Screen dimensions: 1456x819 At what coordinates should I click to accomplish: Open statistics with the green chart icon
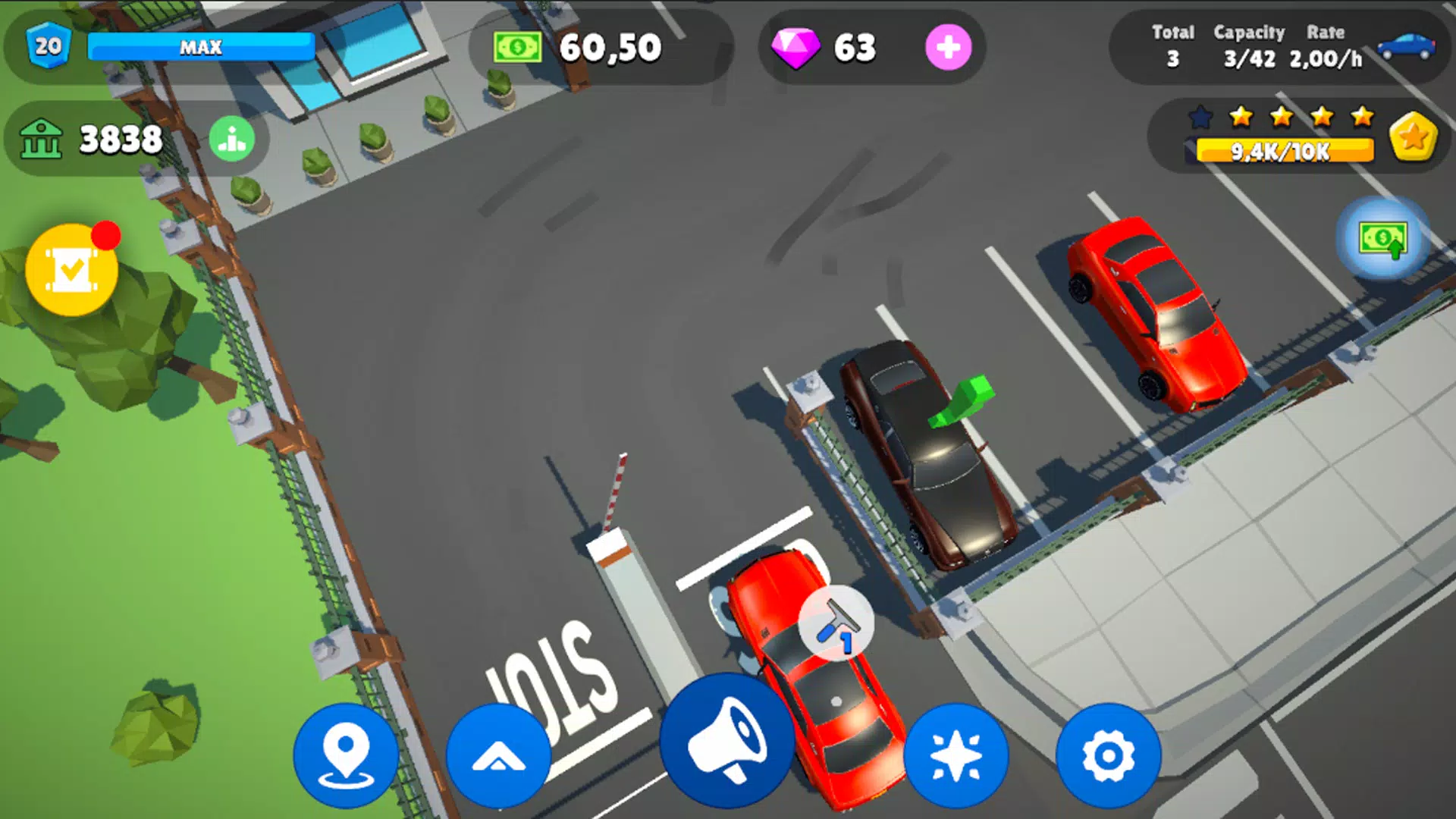(x=232, y=140)
